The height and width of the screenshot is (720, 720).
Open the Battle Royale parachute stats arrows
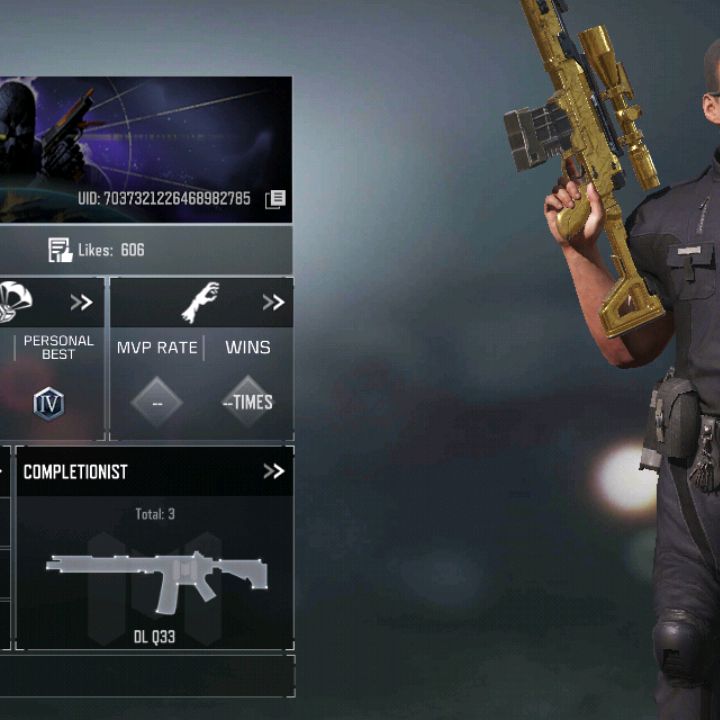click(81, 302)
